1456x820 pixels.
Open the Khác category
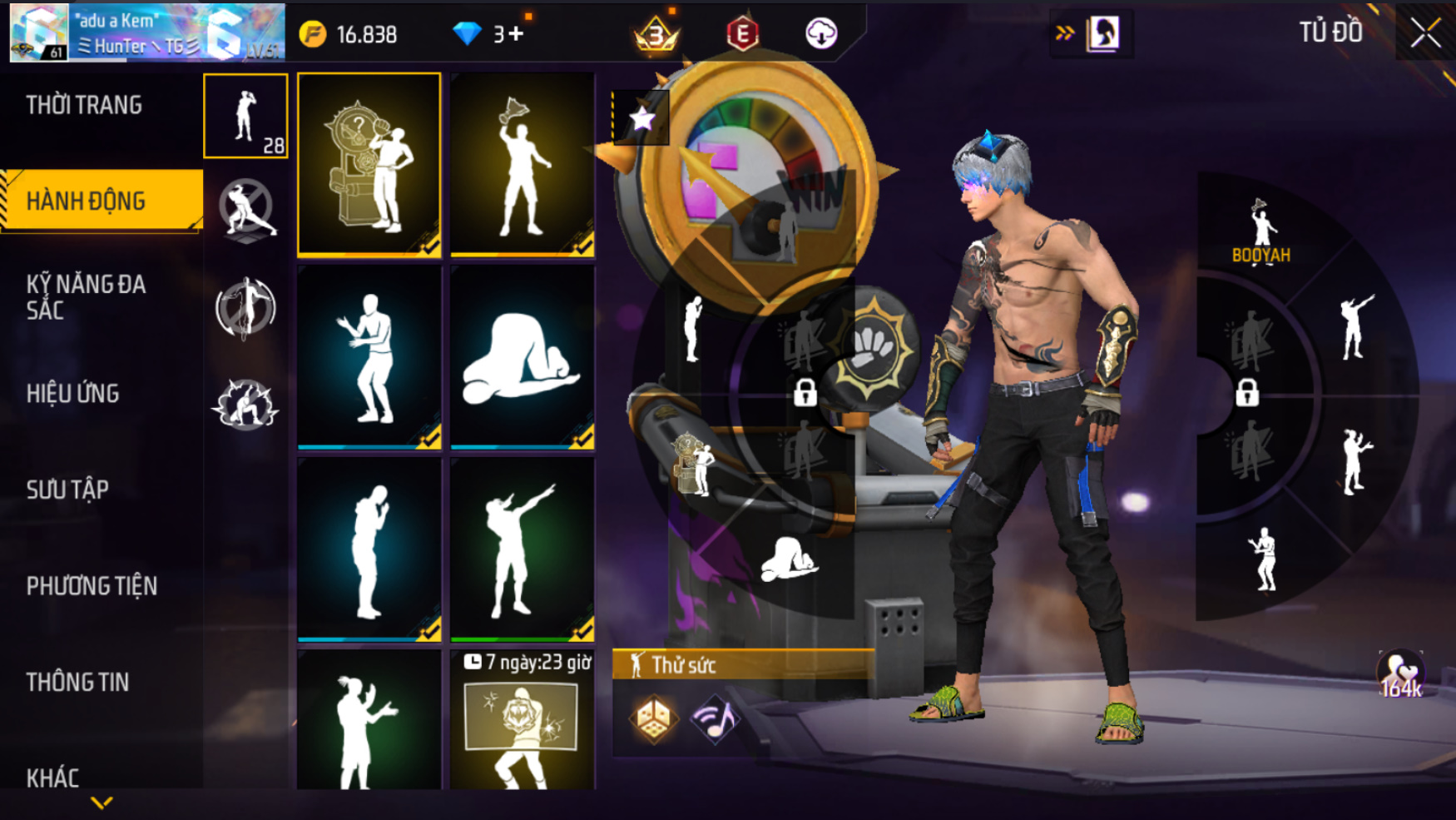[x=53, y=778]
